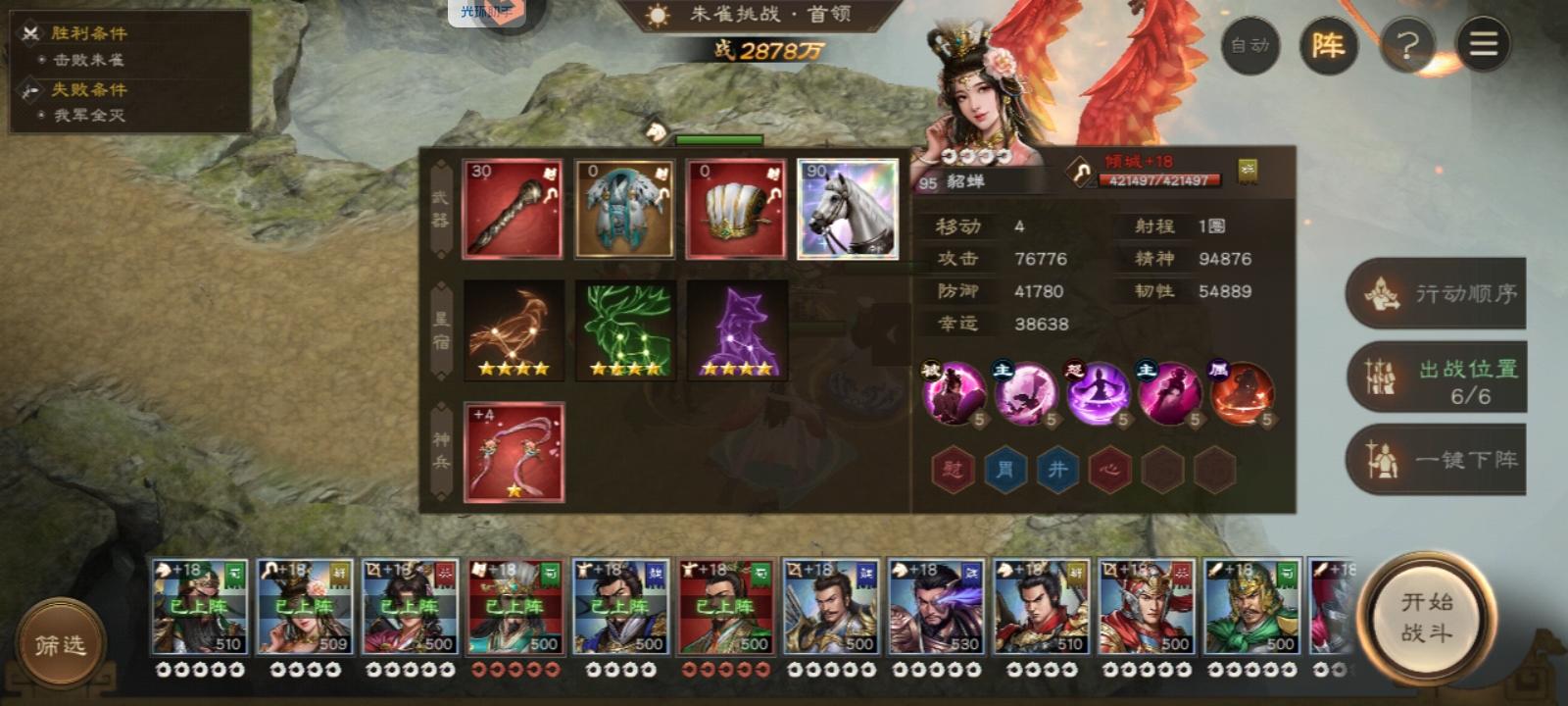Click the white warhorse mount equipment icon

[x=847, y=207]
